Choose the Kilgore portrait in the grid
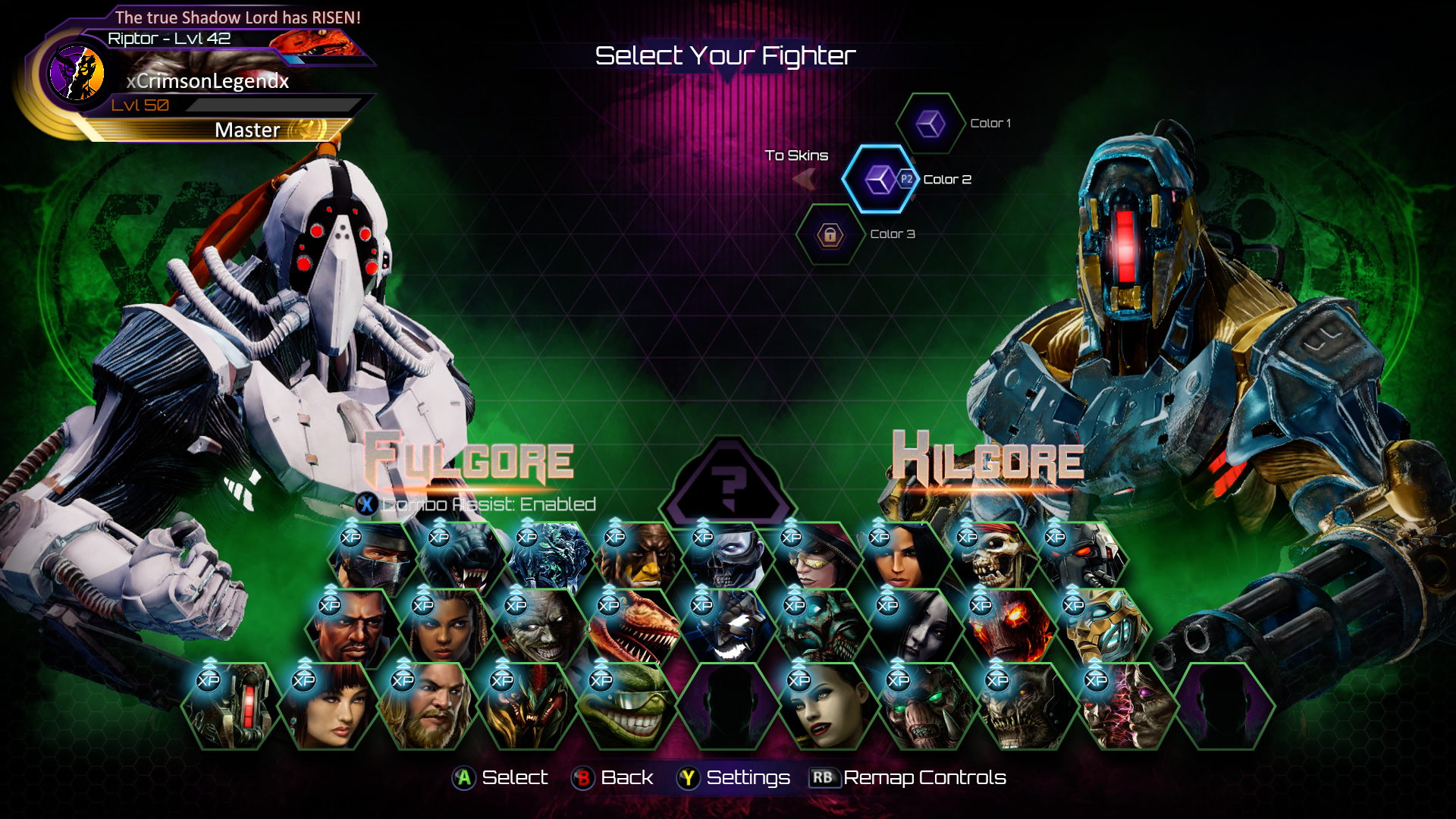This screenshot has width=1456, height=819. click(x=231, y=705)
